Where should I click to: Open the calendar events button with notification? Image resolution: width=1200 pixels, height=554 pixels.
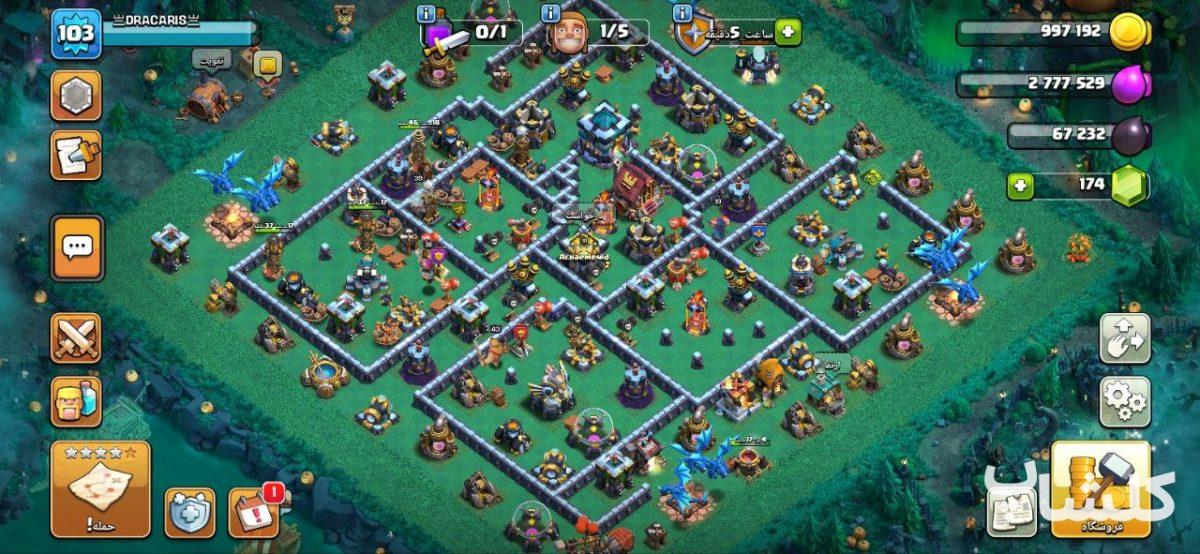(x=253, y=512)
